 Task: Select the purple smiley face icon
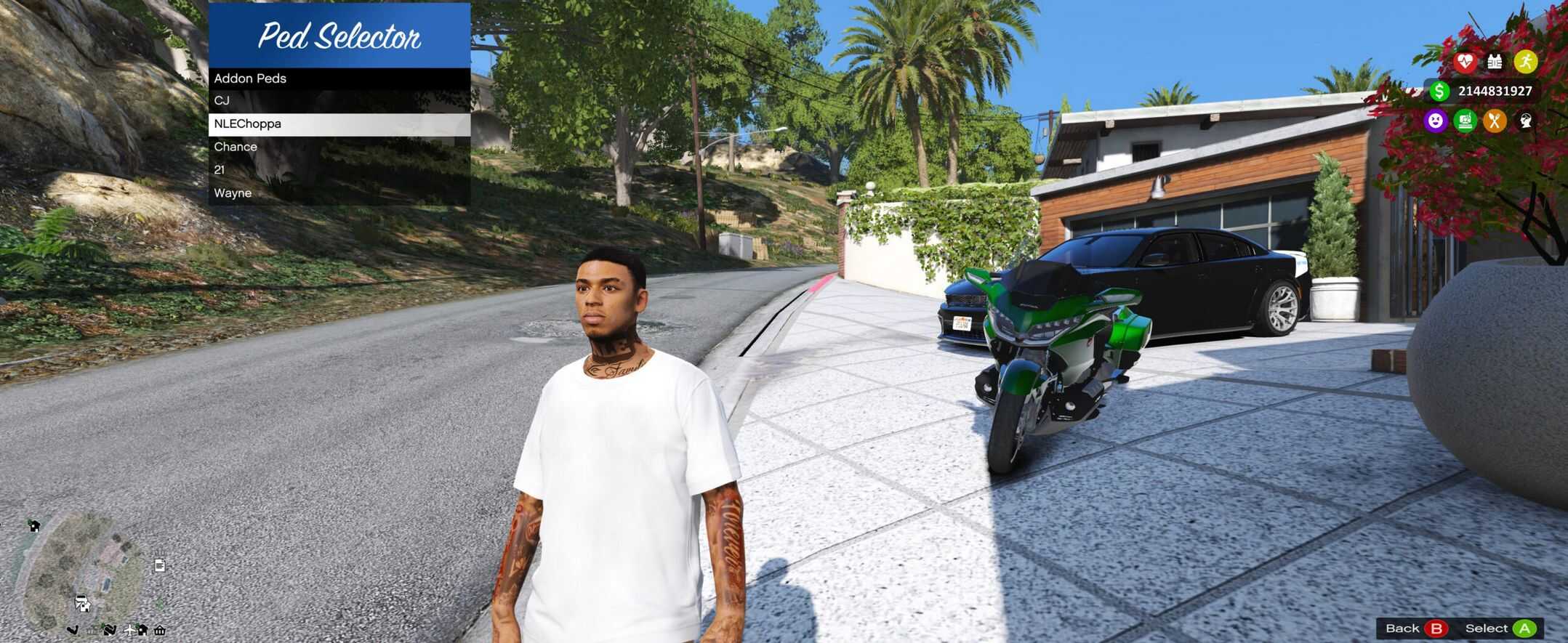1435,121
